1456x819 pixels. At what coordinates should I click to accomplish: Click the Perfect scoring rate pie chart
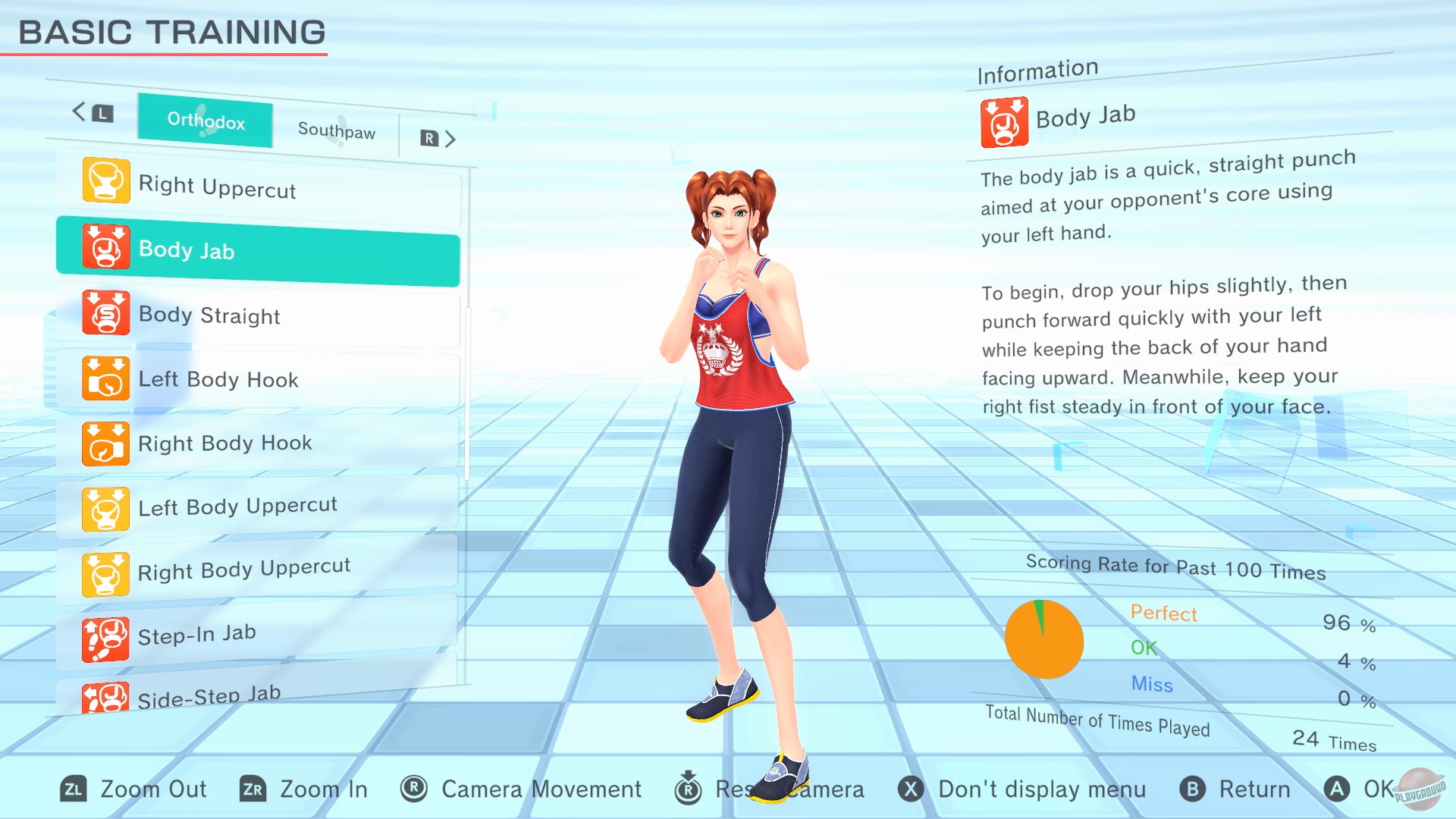pos(1045,639)
